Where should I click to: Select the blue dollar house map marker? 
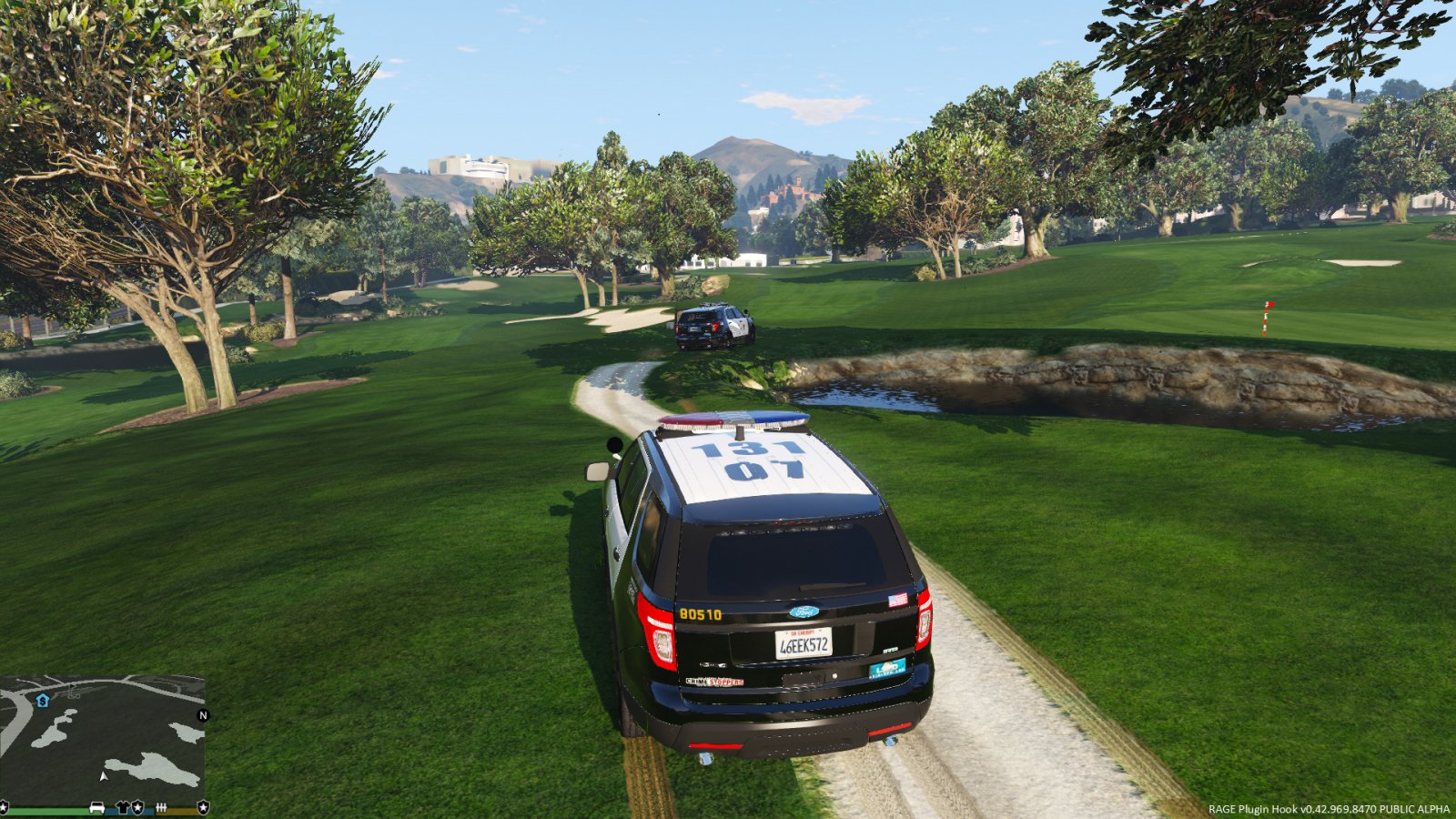point(43,701)
